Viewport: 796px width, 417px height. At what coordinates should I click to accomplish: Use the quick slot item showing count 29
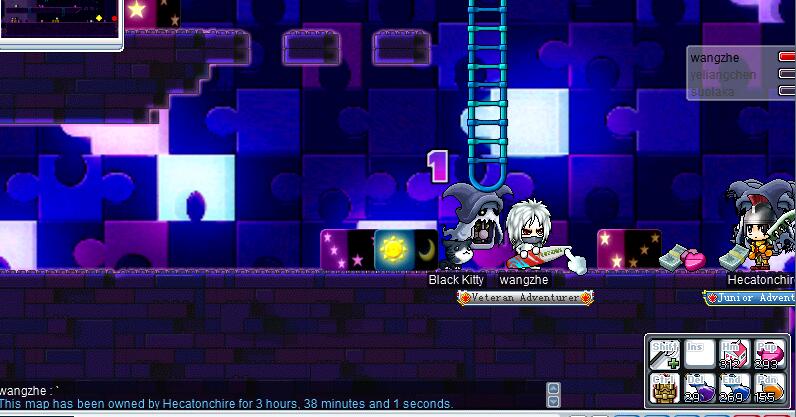pos(698,387)
